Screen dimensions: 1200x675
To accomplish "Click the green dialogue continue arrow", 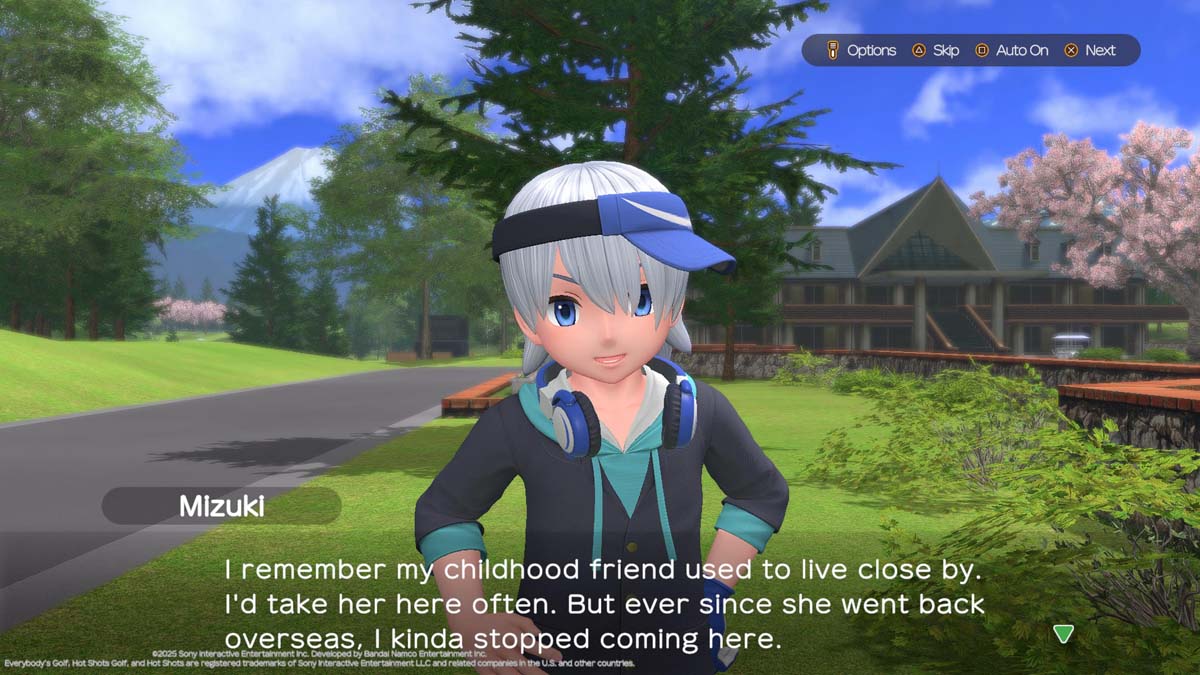I will click(x=1063, y=634).
